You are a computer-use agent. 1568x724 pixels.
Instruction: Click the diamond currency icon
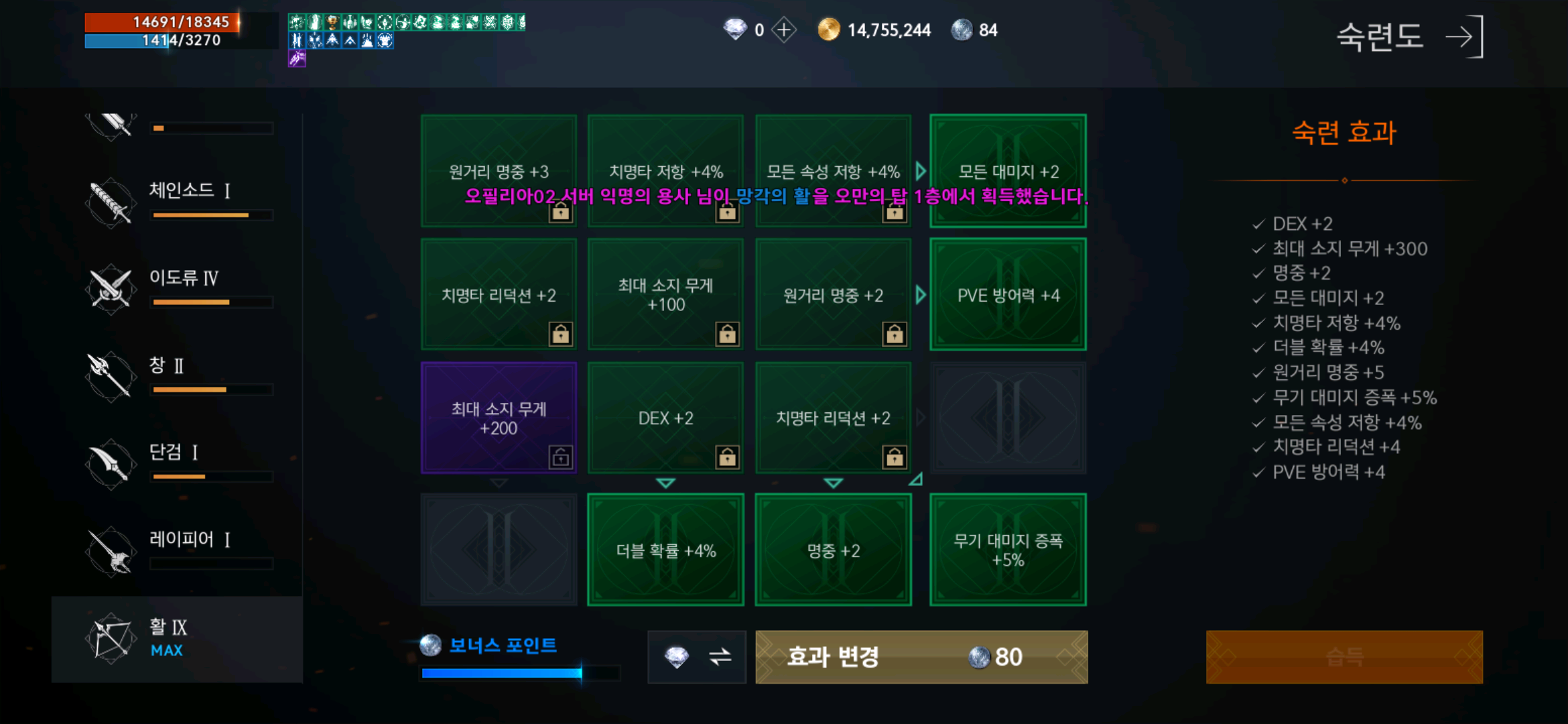coord(737,29)
